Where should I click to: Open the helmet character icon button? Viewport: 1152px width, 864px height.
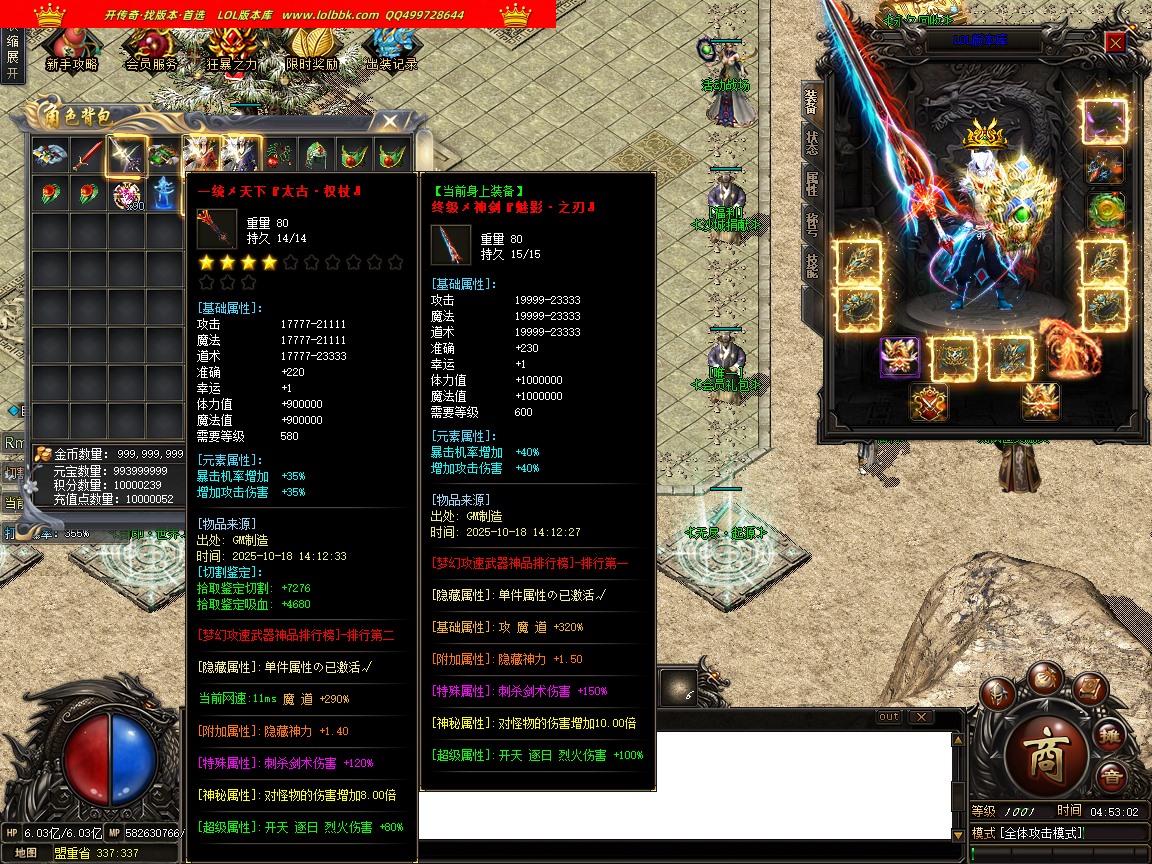click(997, 693)
